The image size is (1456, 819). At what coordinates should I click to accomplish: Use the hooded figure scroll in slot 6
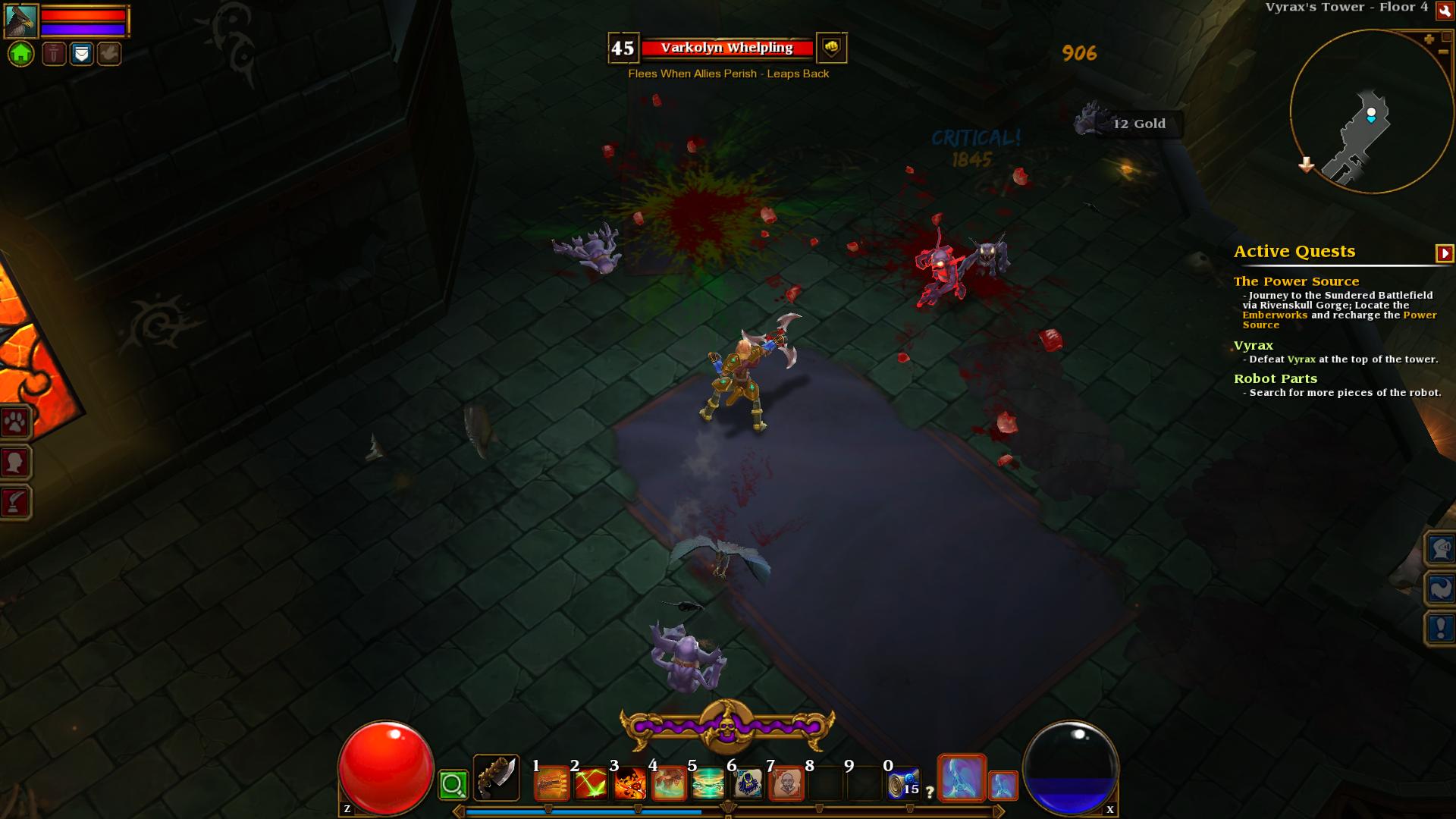(x=748, y=785)
